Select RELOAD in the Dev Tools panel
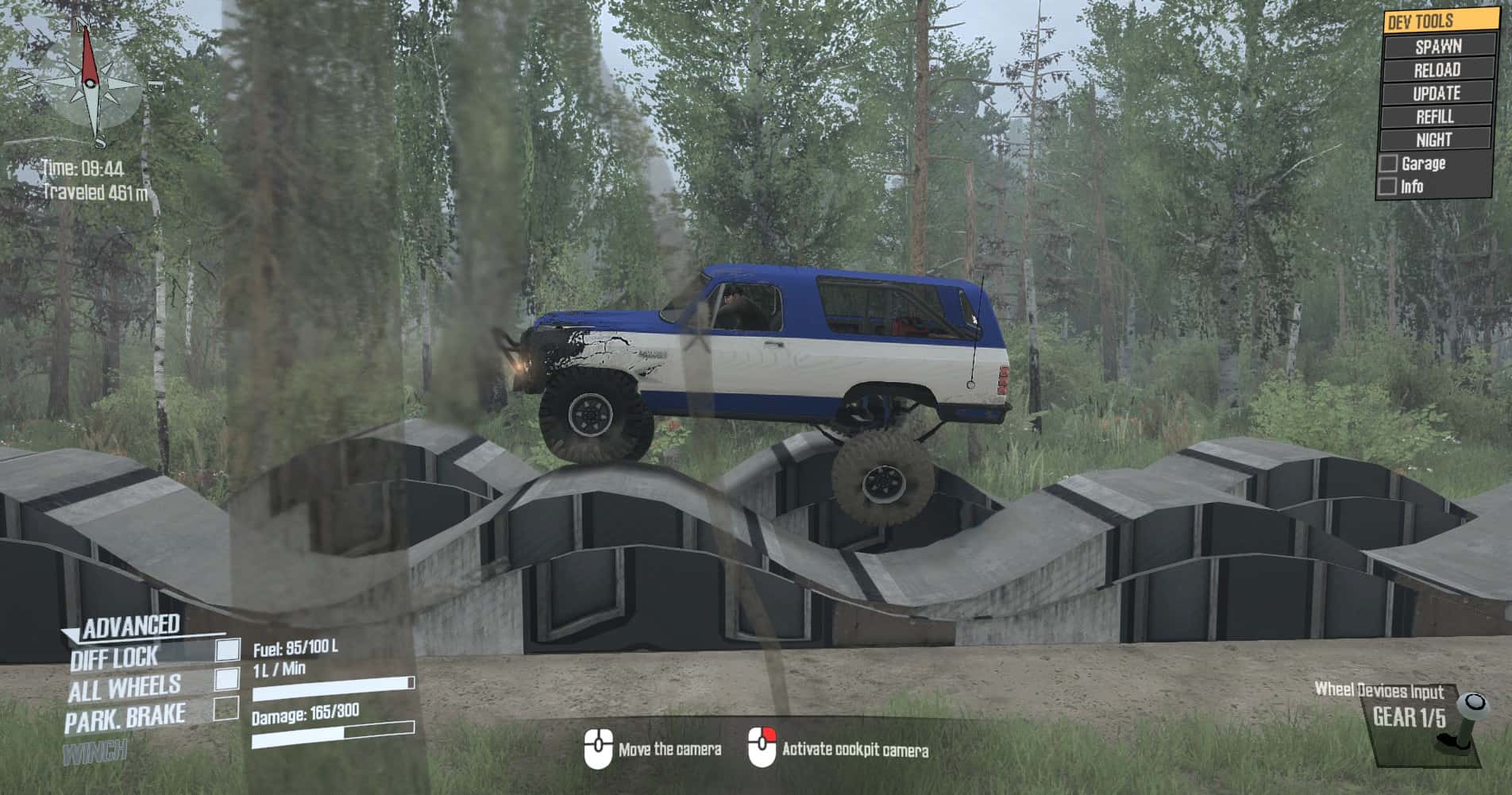The height and width of the screenshot is (795, 1512). [x=1437, y=70]
